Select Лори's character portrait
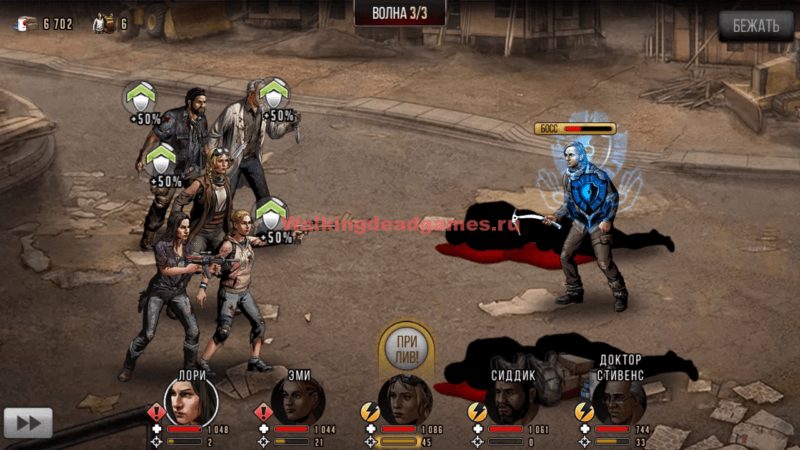The width and height of the screenshot is (800, 450). (191, 402)
